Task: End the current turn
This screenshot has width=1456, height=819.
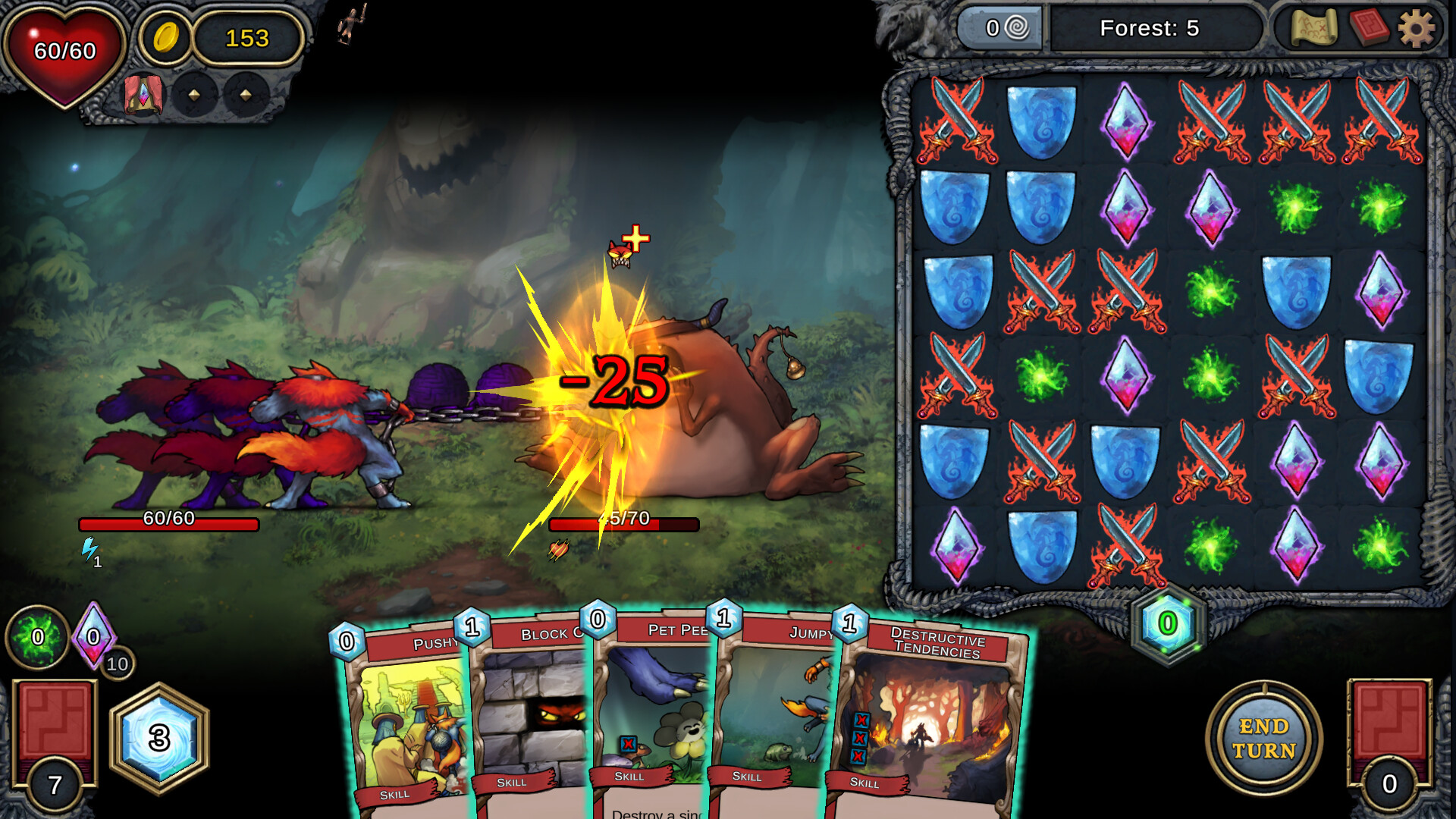Action: (1263, 739)
